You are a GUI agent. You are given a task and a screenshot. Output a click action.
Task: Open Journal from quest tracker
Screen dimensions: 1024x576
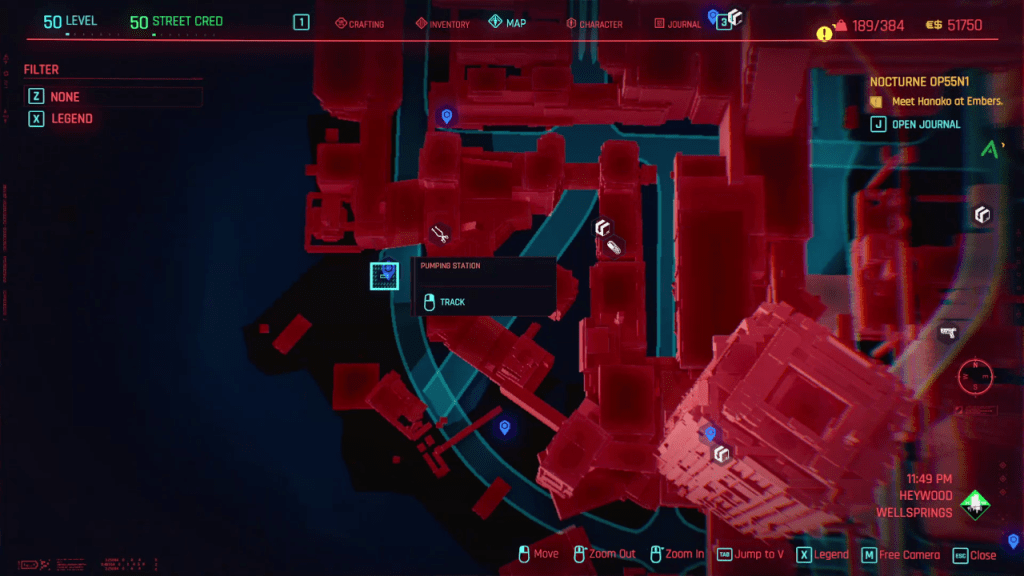click(925, 124)
